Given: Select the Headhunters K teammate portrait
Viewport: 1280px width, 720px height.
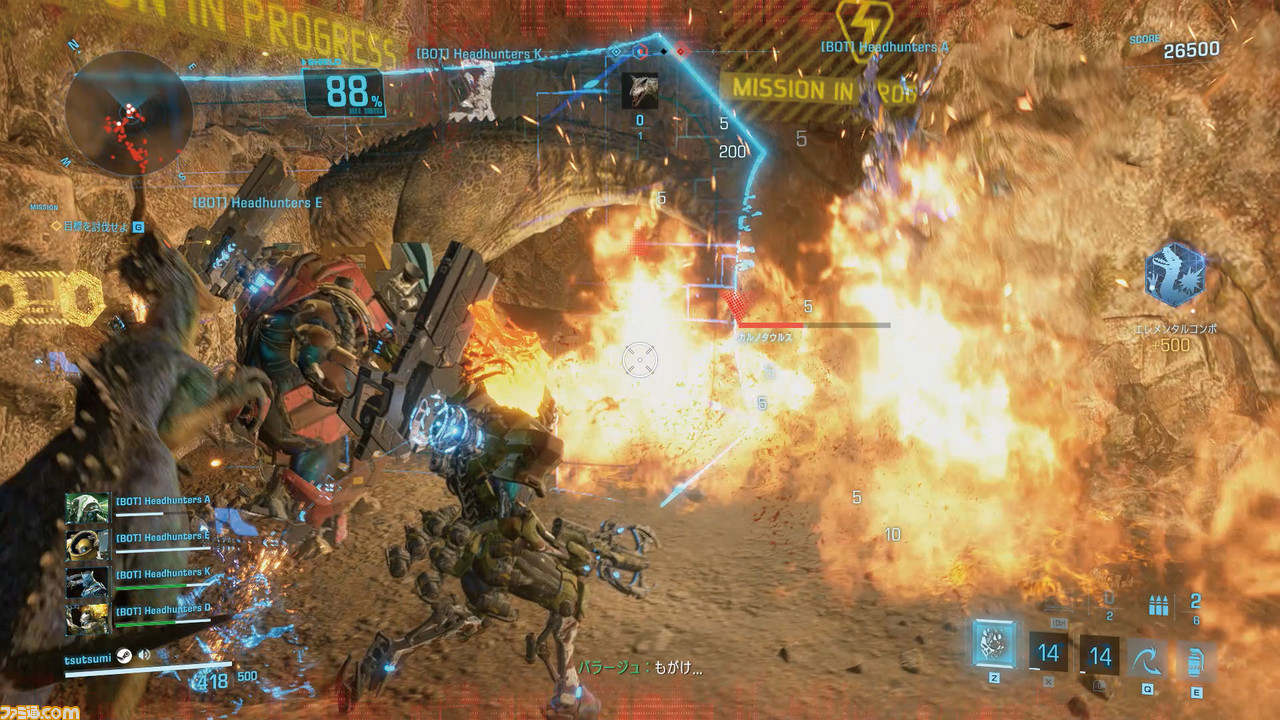Looking at the screenshot, I should point(87,581).
